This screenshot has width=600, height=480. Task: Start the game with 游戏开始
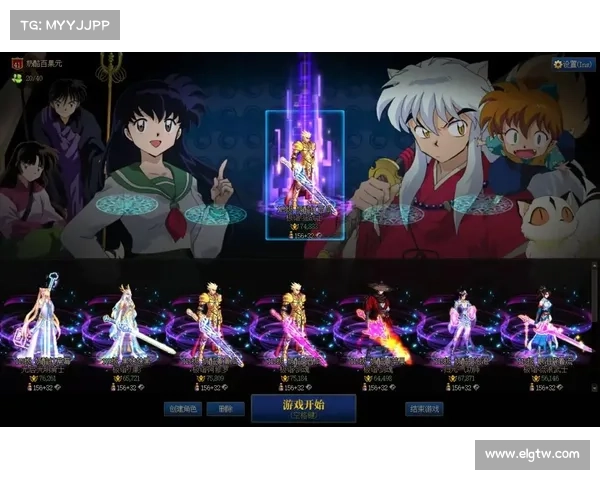coord(303,408)
